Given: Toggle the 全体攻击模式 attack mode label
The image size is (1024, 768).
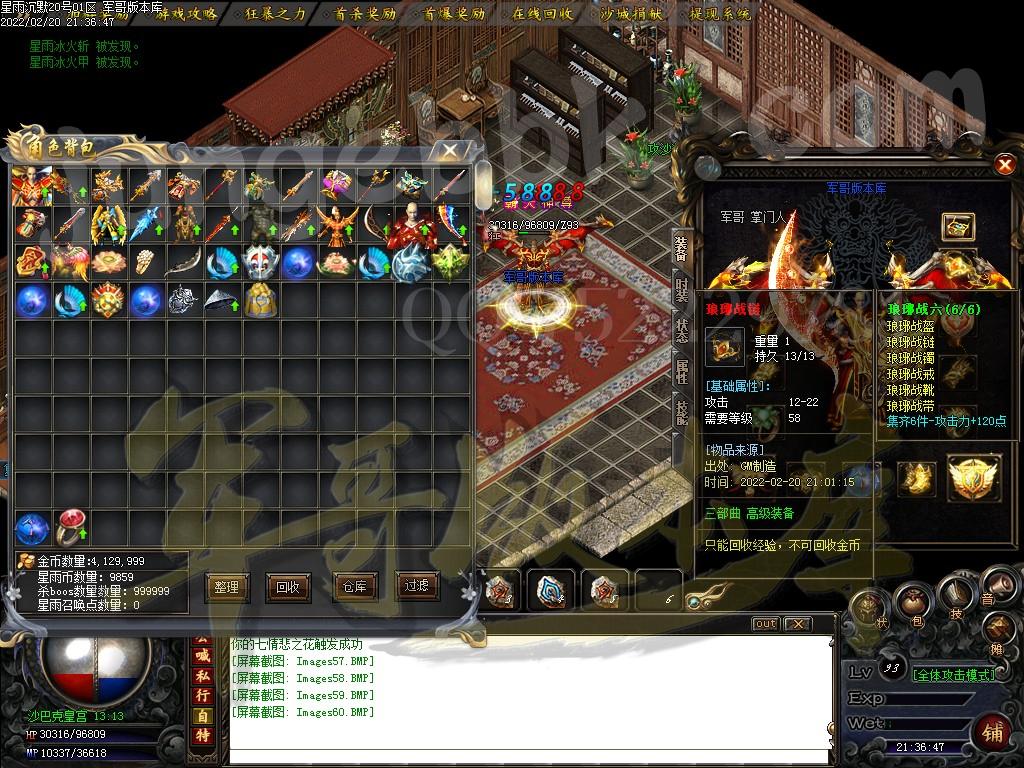Looking at the screenshot, I should tap(955, 675).
